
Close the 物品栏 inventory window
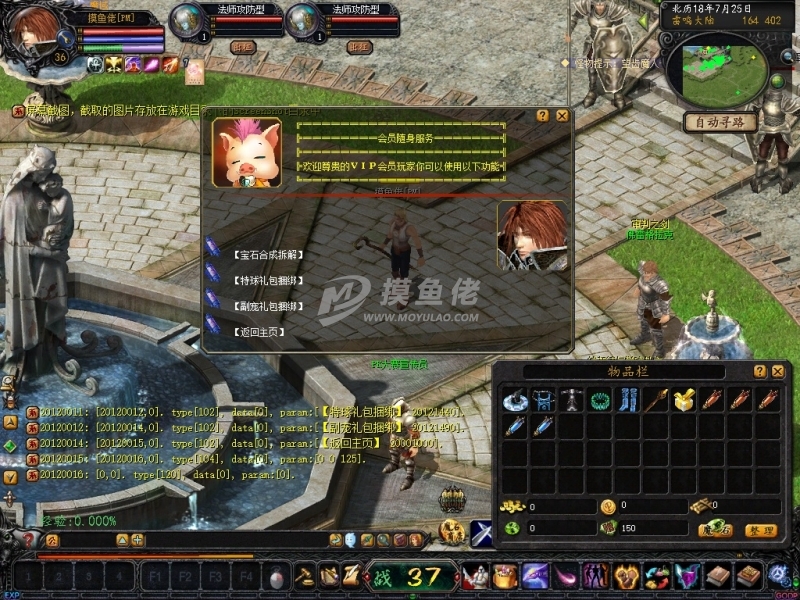coord(777,371)
